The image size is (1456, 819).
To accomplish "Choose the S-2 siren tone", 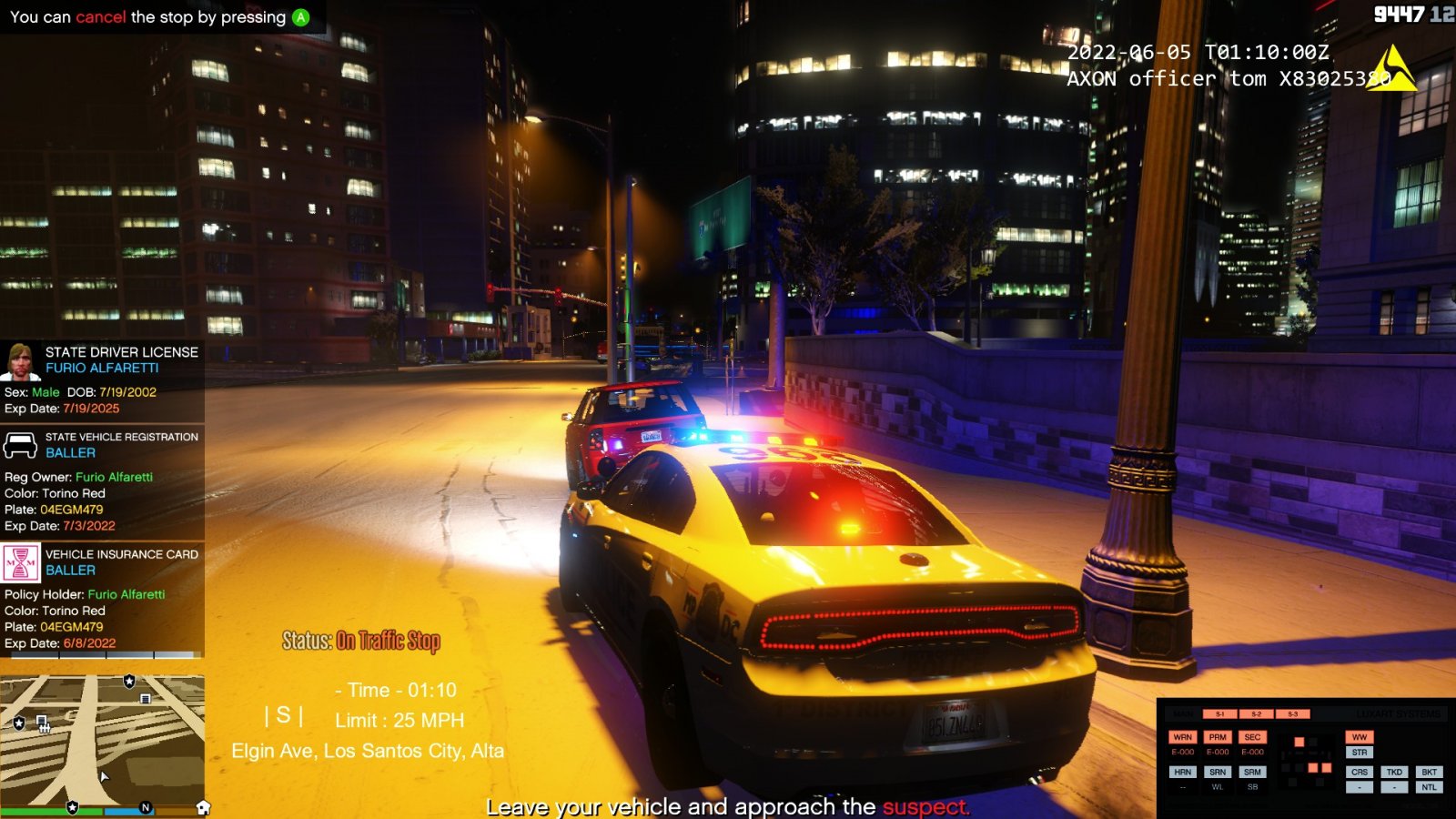I will click(x=1256, y=714).
